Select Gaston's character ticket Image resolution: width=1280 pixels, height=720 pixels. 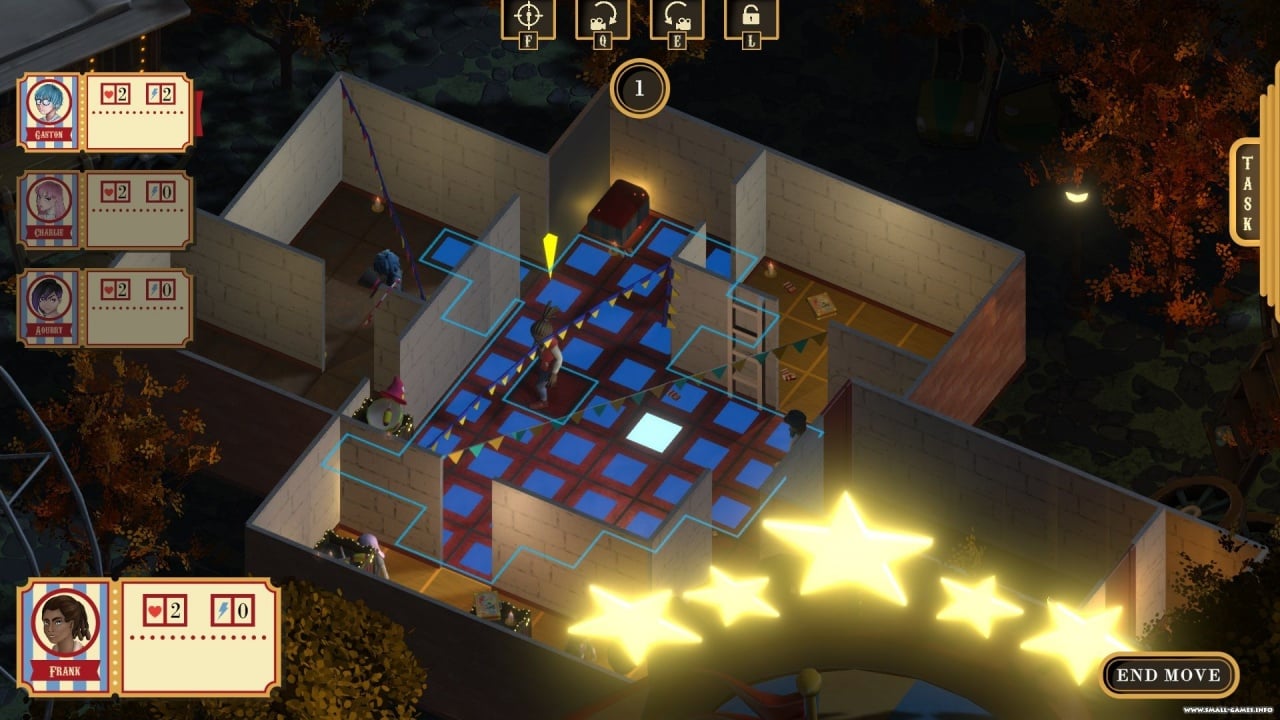click(106, 112)
